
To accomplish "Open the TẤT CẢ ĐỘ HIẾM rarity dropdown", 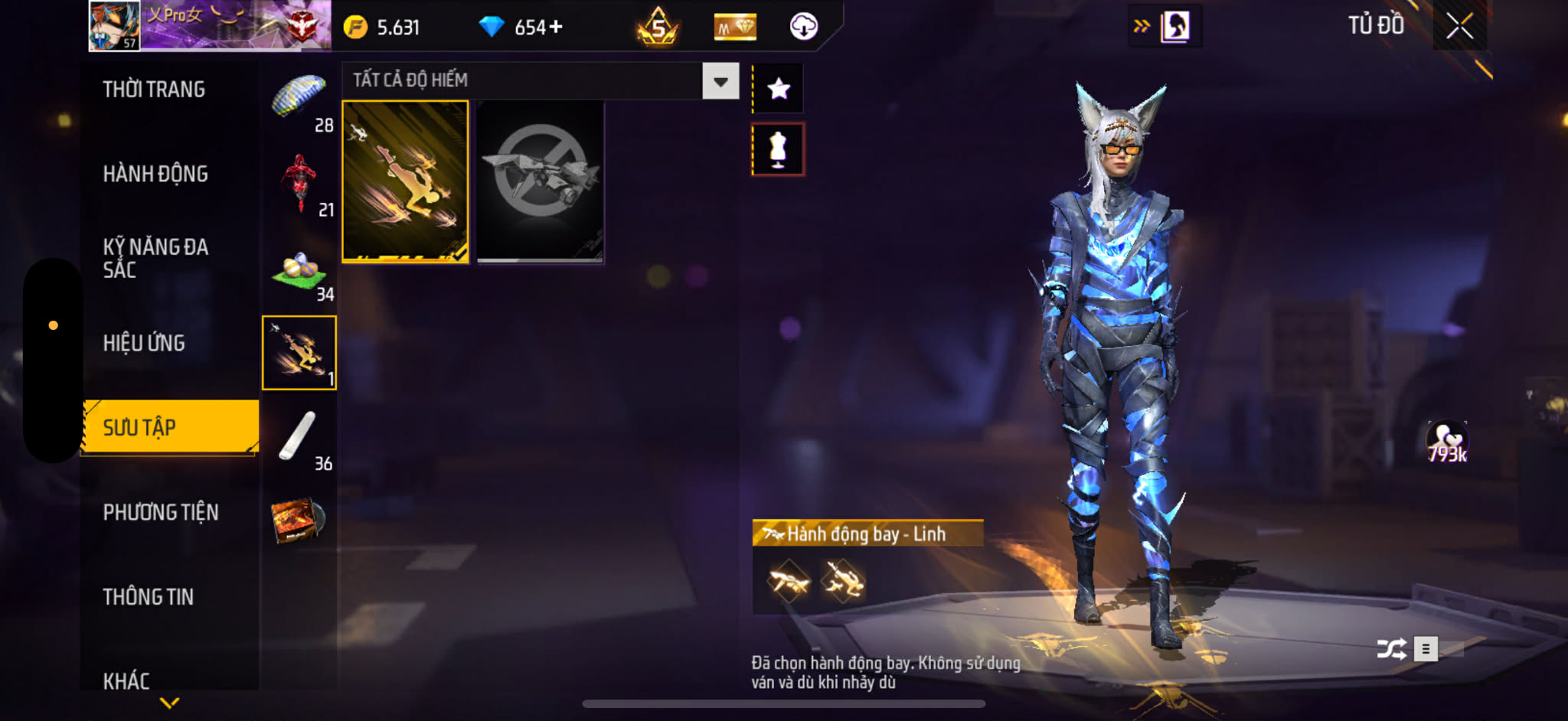I will (x=720, y=81).
